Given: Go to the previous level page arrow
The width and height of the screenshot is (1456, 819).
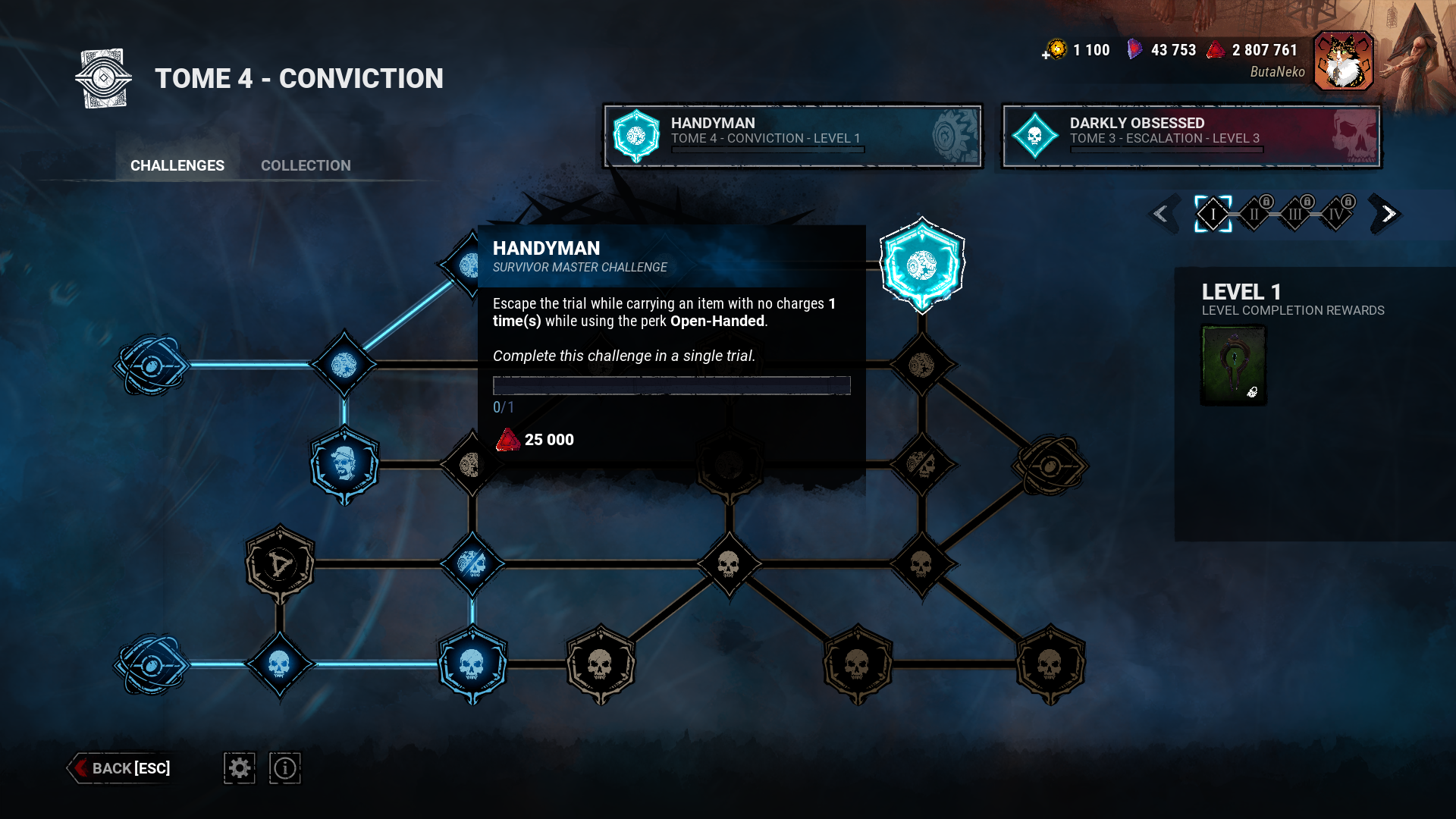Looking at the screenshot, I should (1161, 214).
